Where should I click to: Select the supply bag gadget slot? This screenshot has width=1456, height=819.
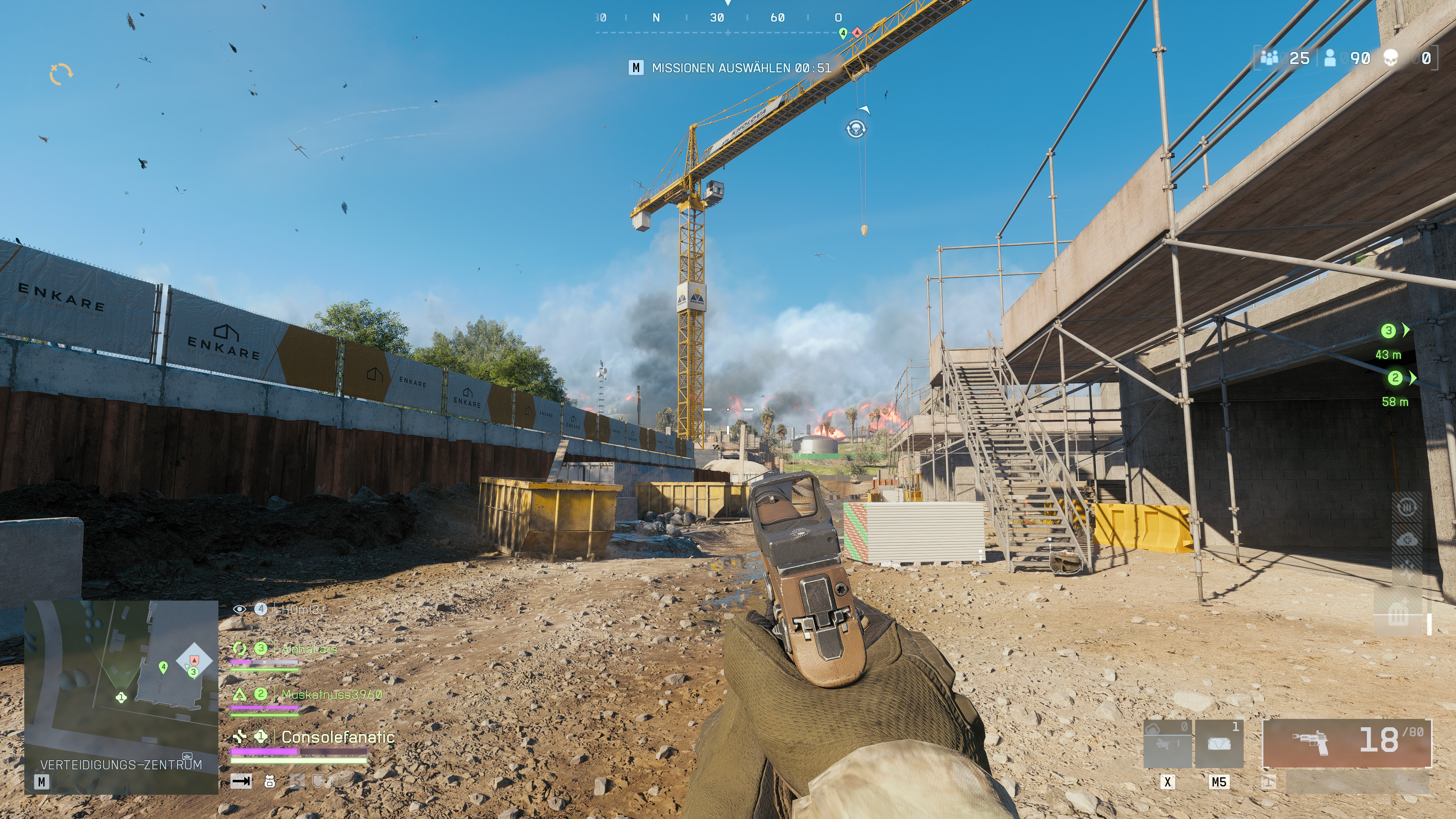[1219, 744]
